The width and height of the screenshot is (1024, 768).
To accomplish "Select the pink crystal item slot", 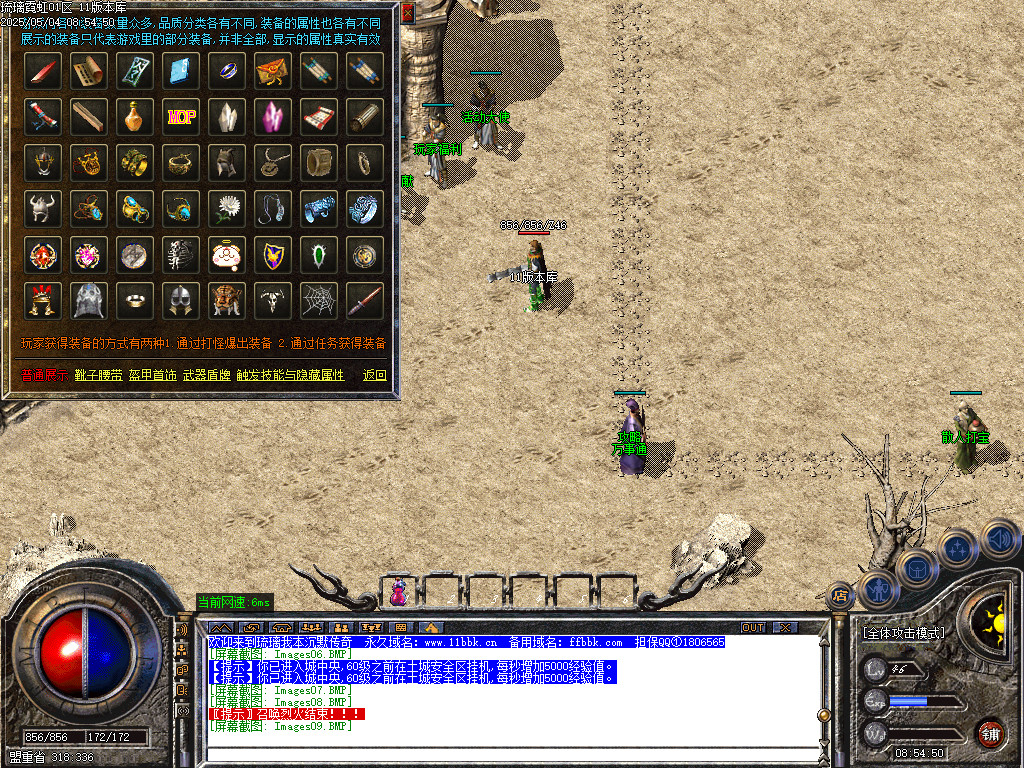I will [x=273, y=116].
